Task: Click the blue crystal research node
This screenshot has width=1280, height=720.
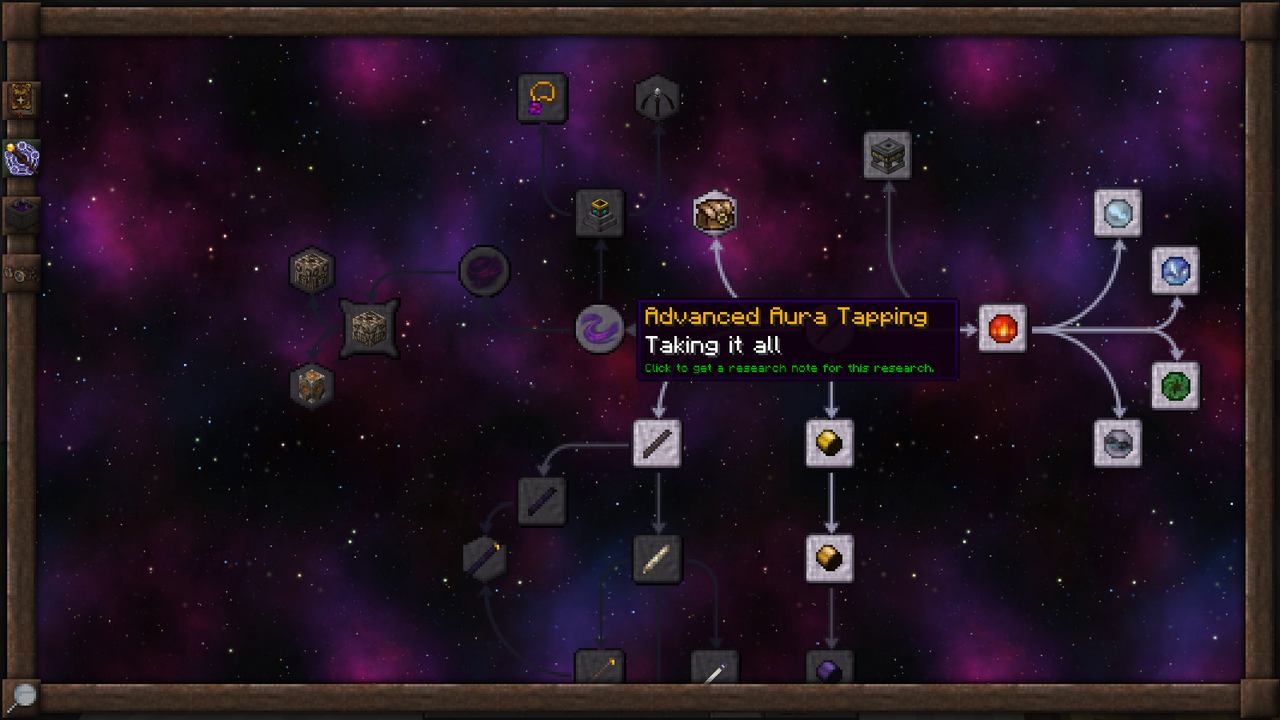Action: coord(1176,270)
